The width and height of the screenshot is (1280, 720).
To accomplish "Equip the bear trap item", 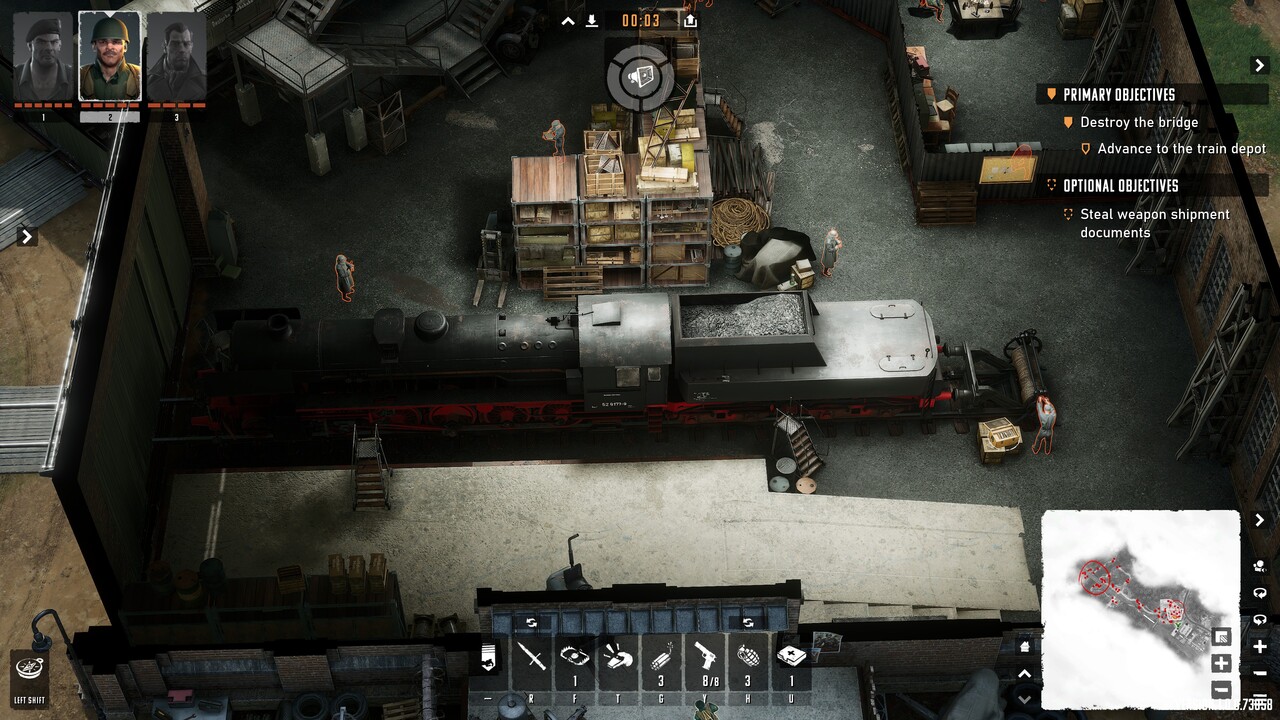I will [575, 657].
